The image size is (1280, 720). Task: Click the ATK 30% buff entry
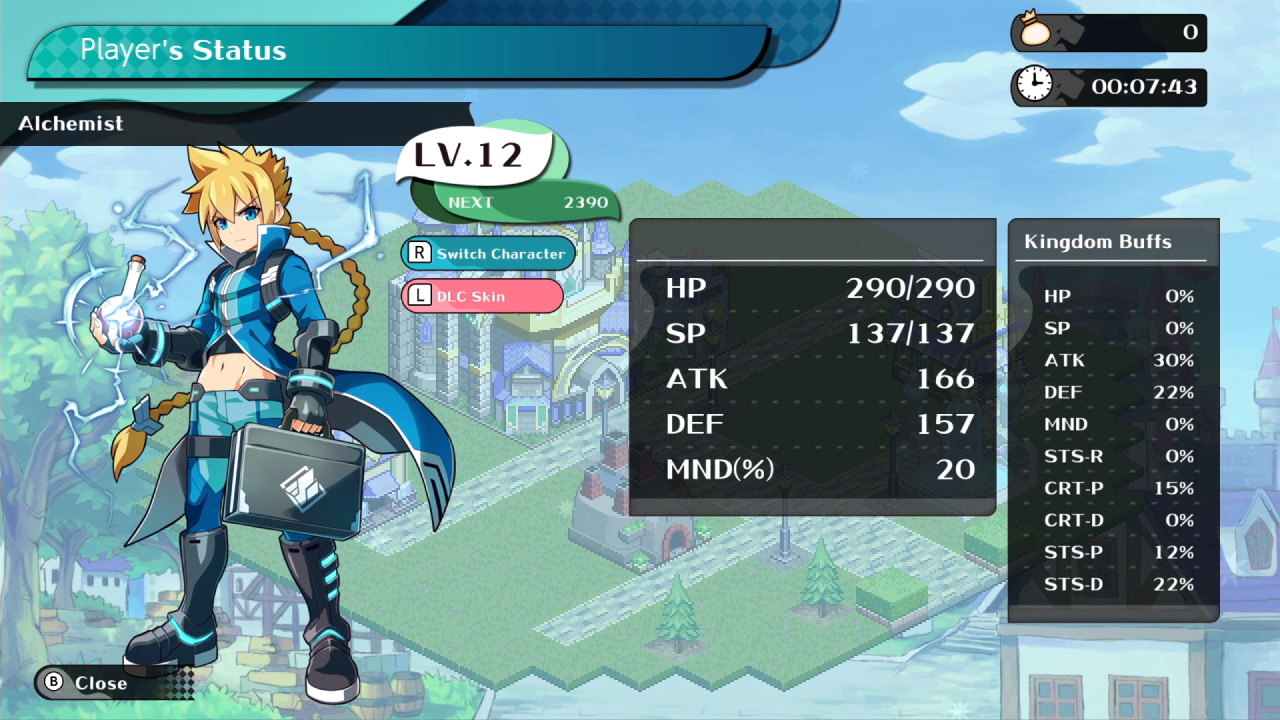pos(1120,360)
